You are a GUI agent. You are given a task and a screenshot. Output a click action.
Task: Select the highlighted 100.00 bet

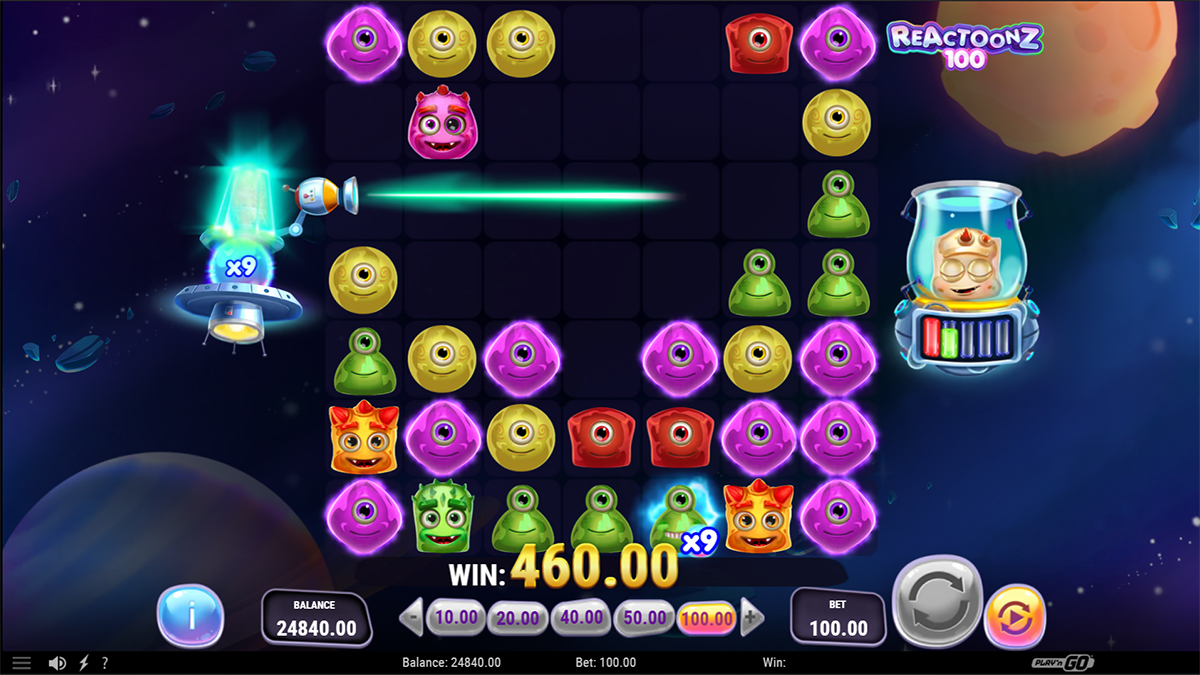[x=707, y=618]
